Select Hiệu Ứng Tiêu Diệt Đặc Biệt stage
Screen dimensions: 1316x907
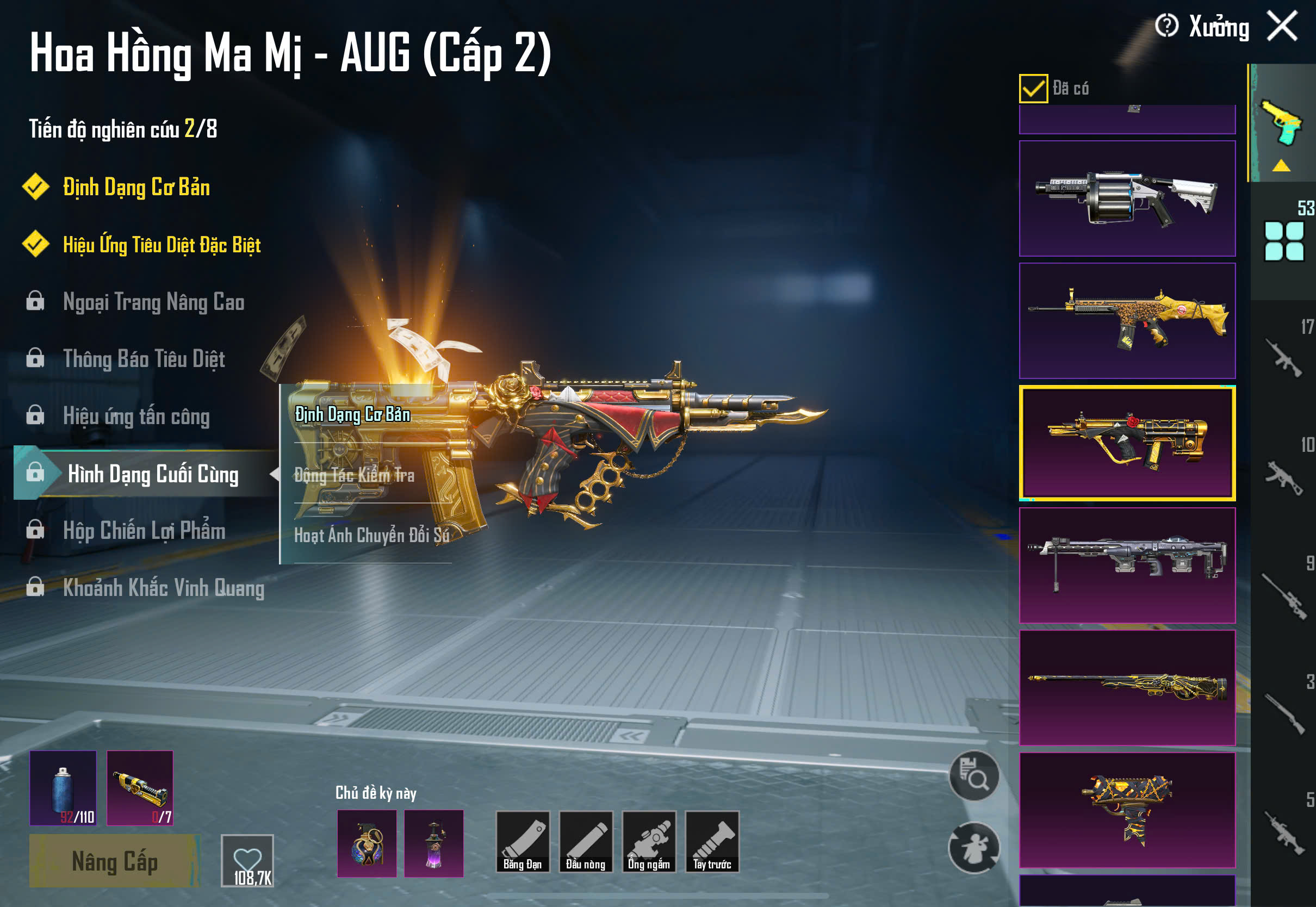point(162,245)
